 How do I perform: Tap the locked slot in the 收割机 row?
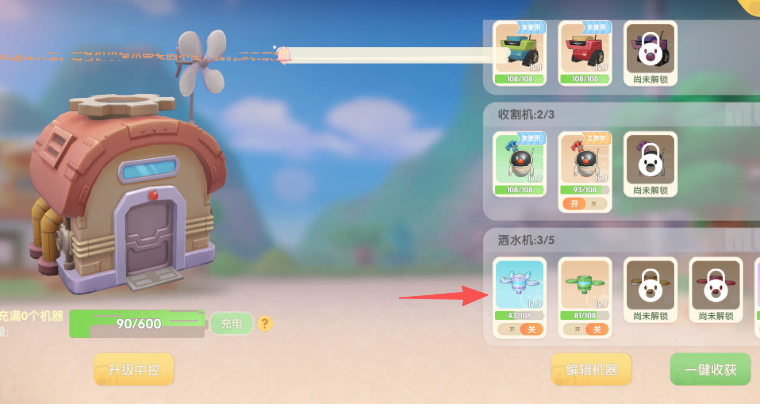(649, 163)
